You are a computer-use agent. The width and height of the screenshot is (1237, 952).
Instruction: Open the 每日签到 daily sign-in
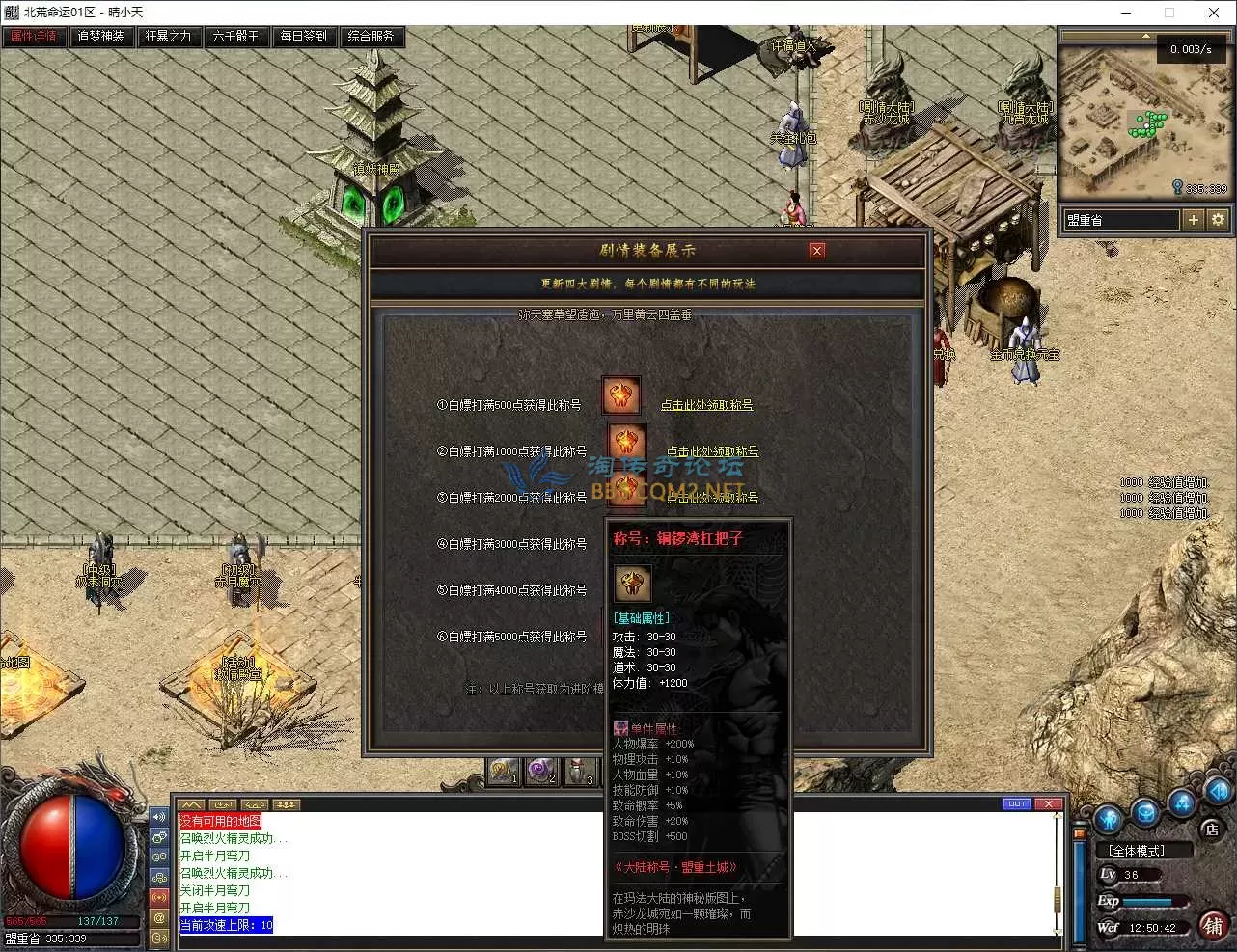click(304, 37)
